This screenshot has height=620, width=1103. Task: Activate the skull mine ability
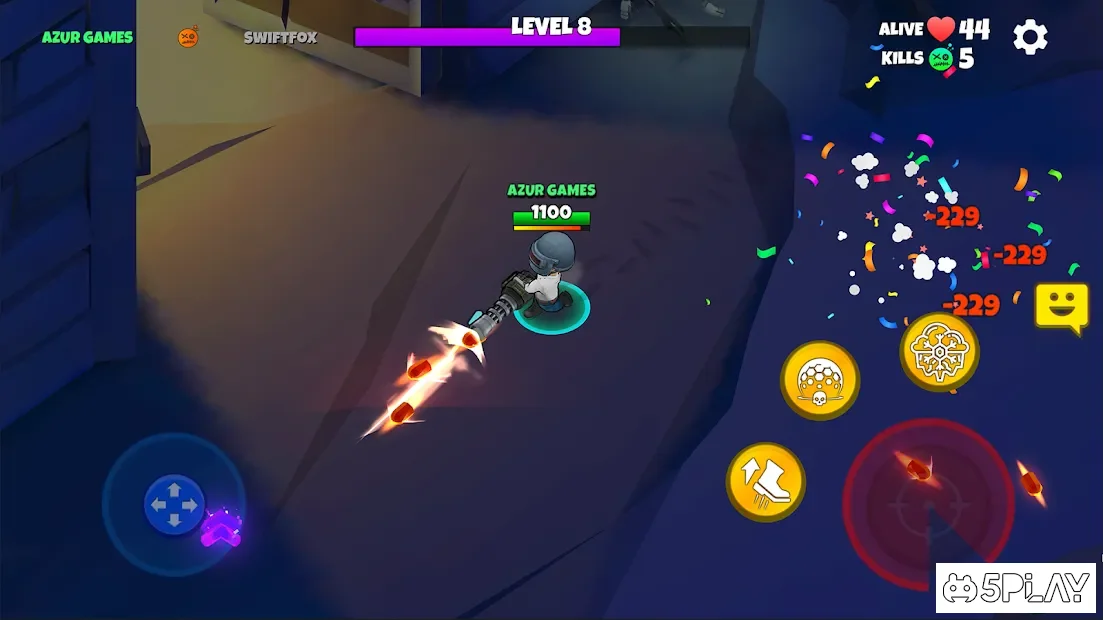click(820, 380)
